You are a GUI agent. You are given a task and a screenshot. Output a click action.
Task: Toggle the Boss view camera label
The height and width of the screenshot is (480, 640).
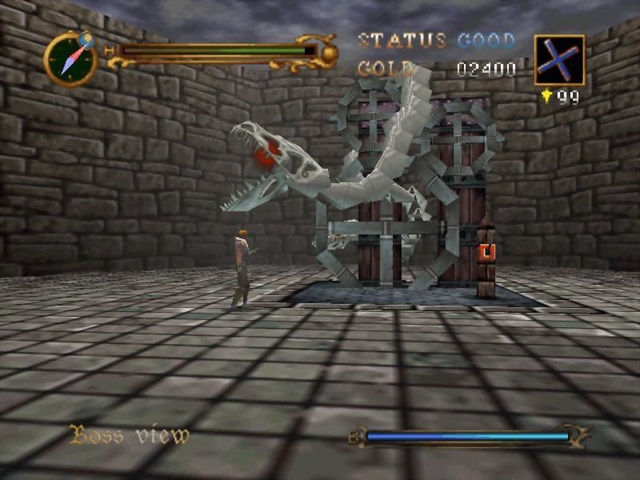129,435
